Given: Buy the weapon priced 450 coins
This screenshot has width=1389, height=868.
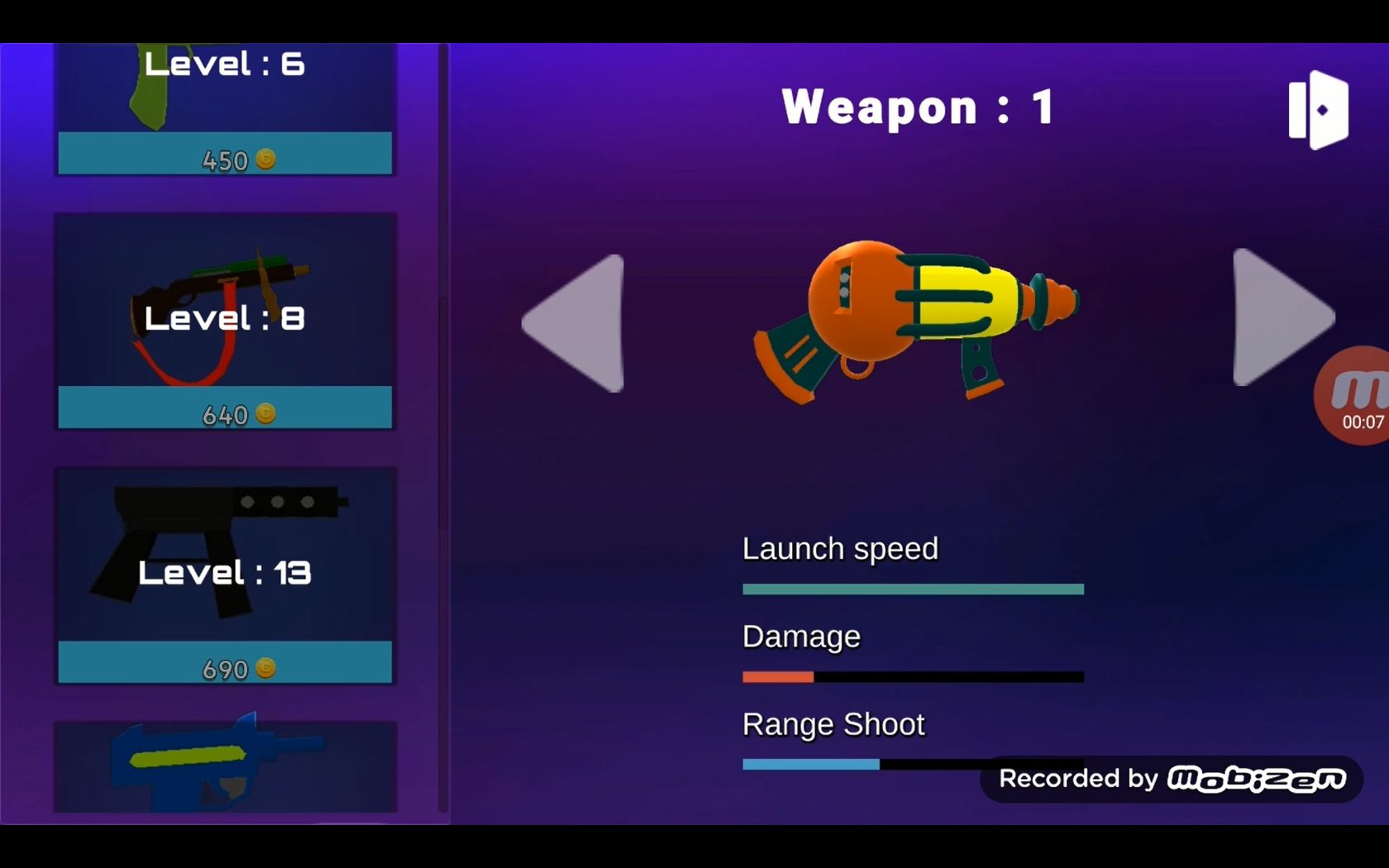Looking at the screenshot, I should [225, 155].
